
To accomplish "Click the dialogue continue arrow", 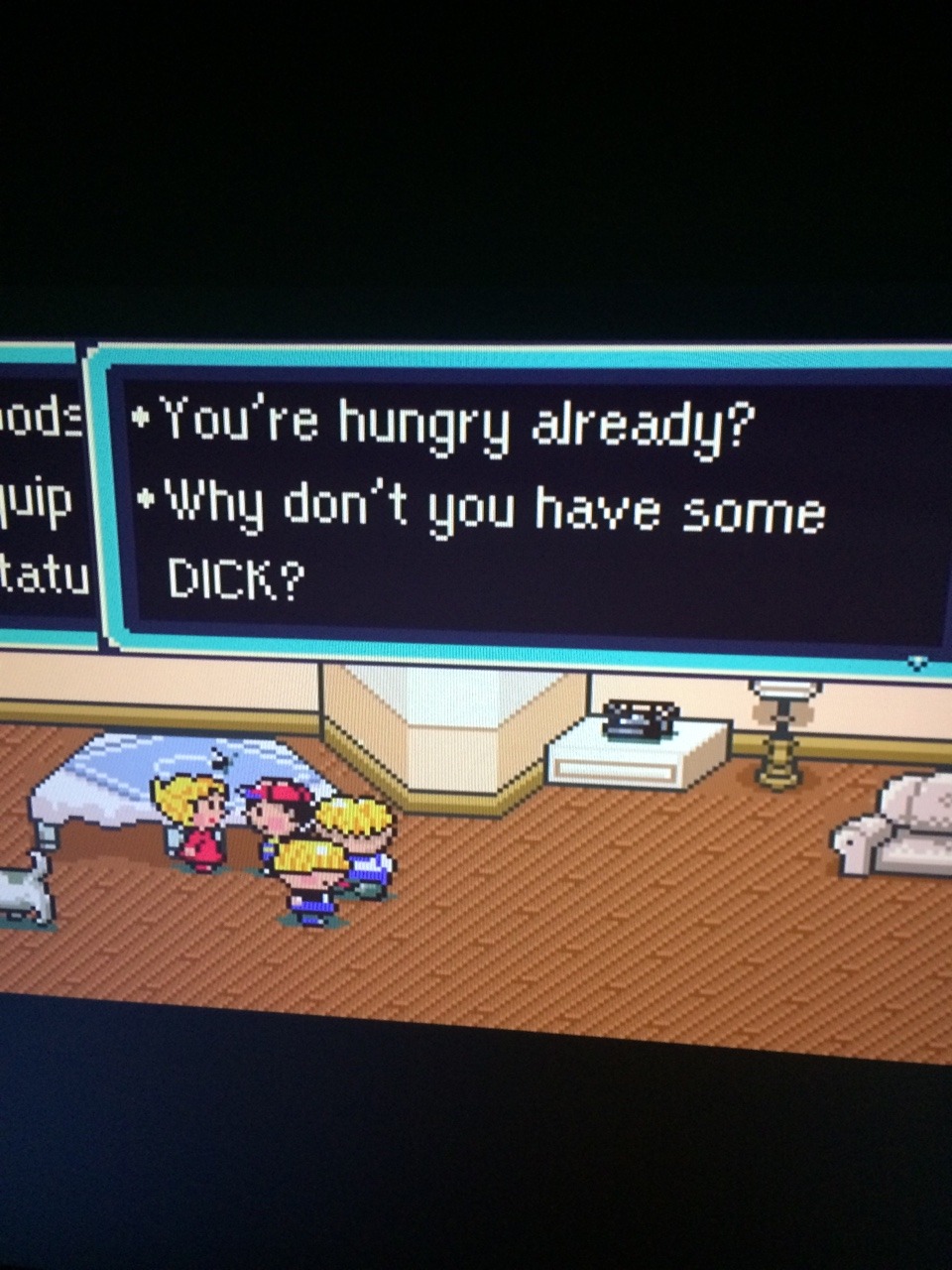I will (x=918, y=662).
